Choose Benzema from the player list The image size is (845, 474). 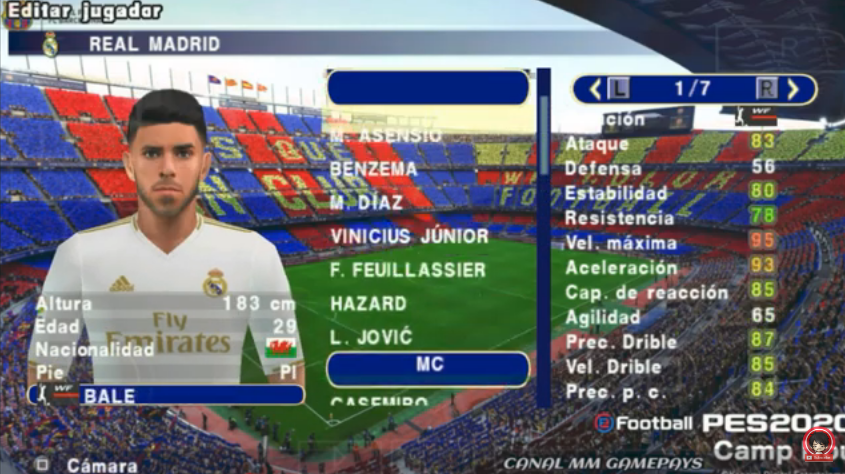[x=373, y=168]
